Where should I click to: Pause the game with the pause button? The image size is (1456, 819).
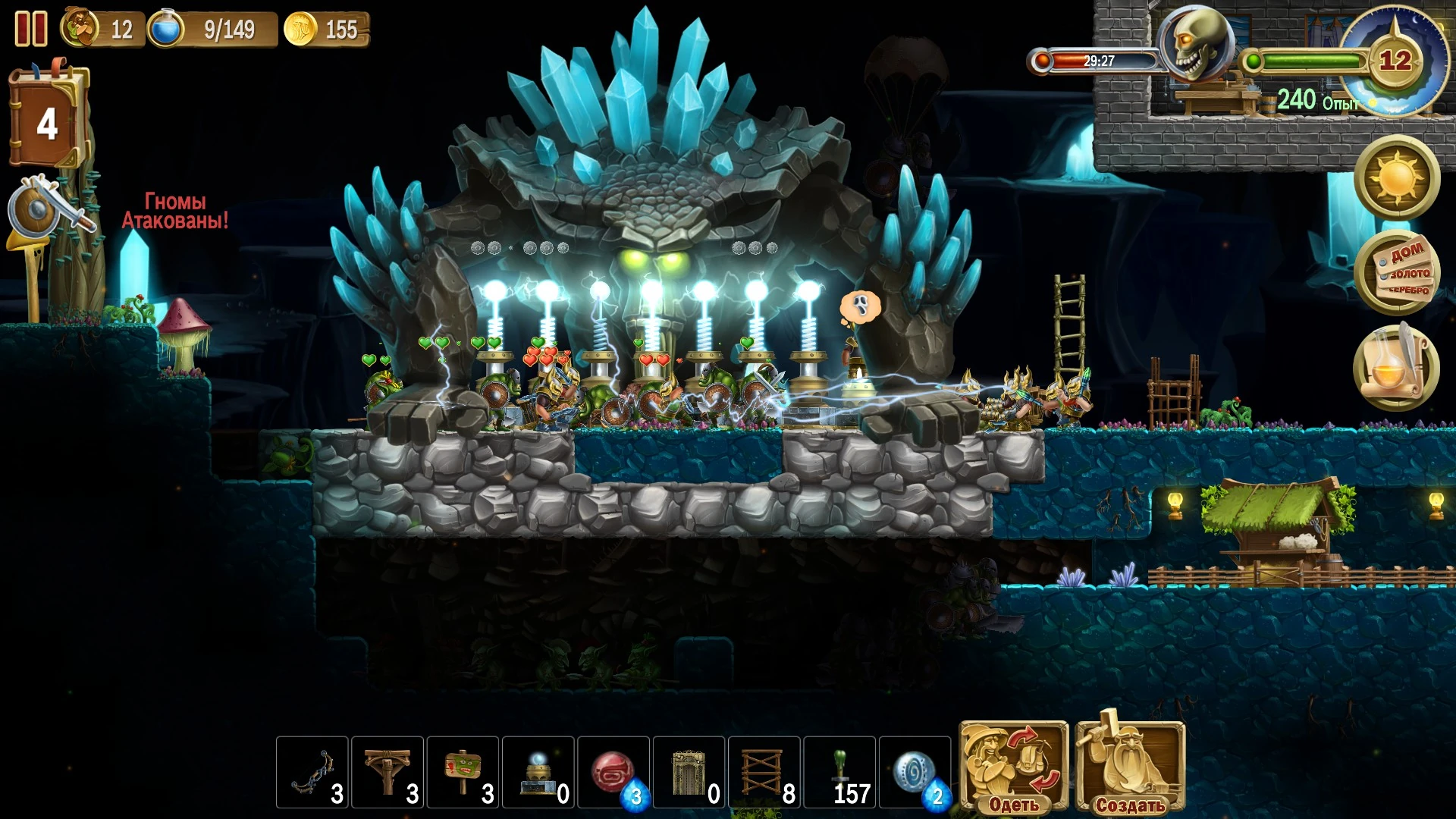click(x=31, y=29)
